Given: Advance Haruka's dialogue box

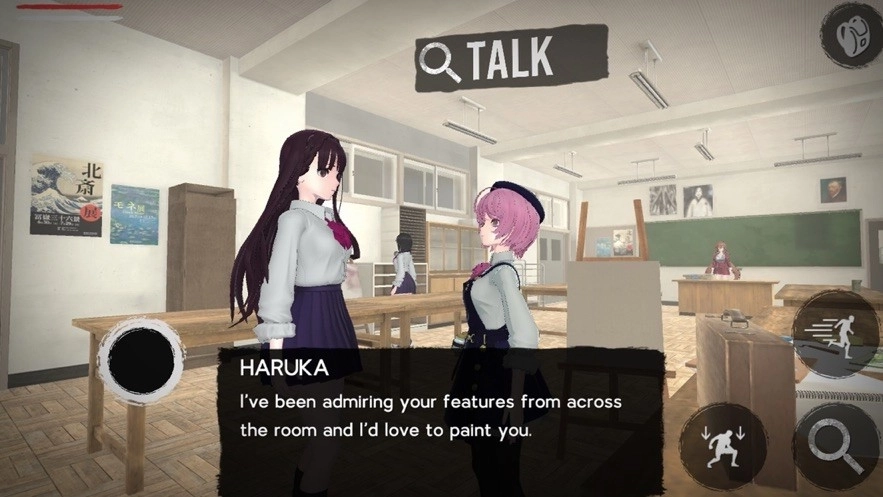Looking at the screenshot, I should tap(440, 408).
